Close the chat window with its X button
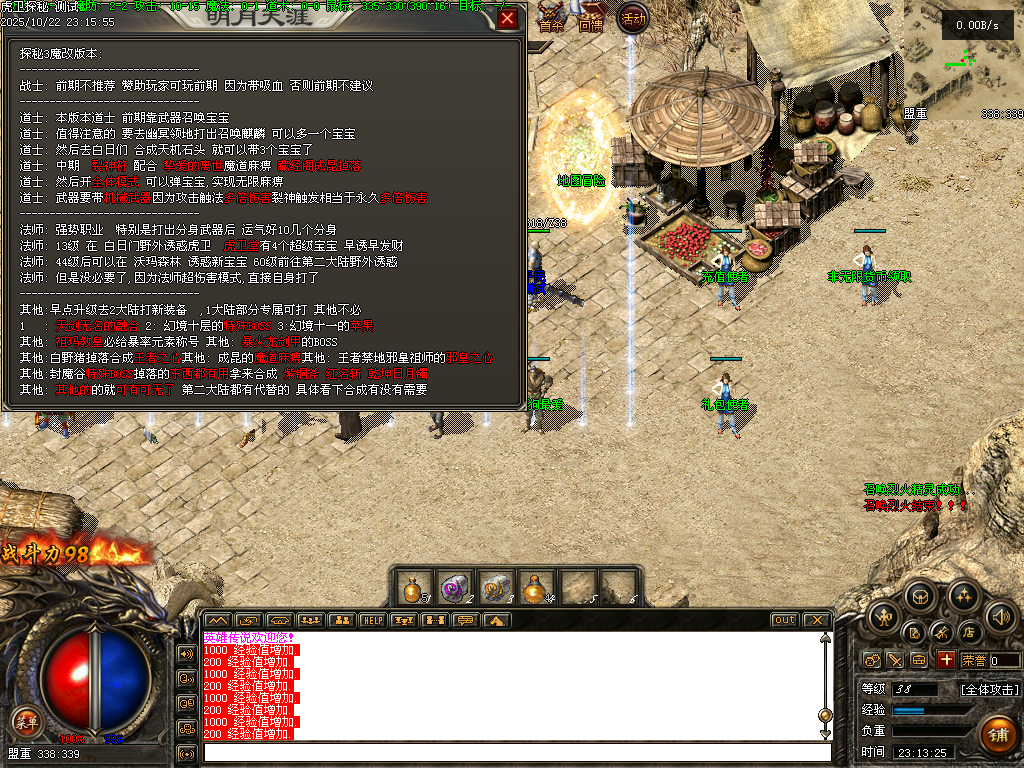Image resolution: width=1024 pixels, height=768 pixels. point(816,620)
